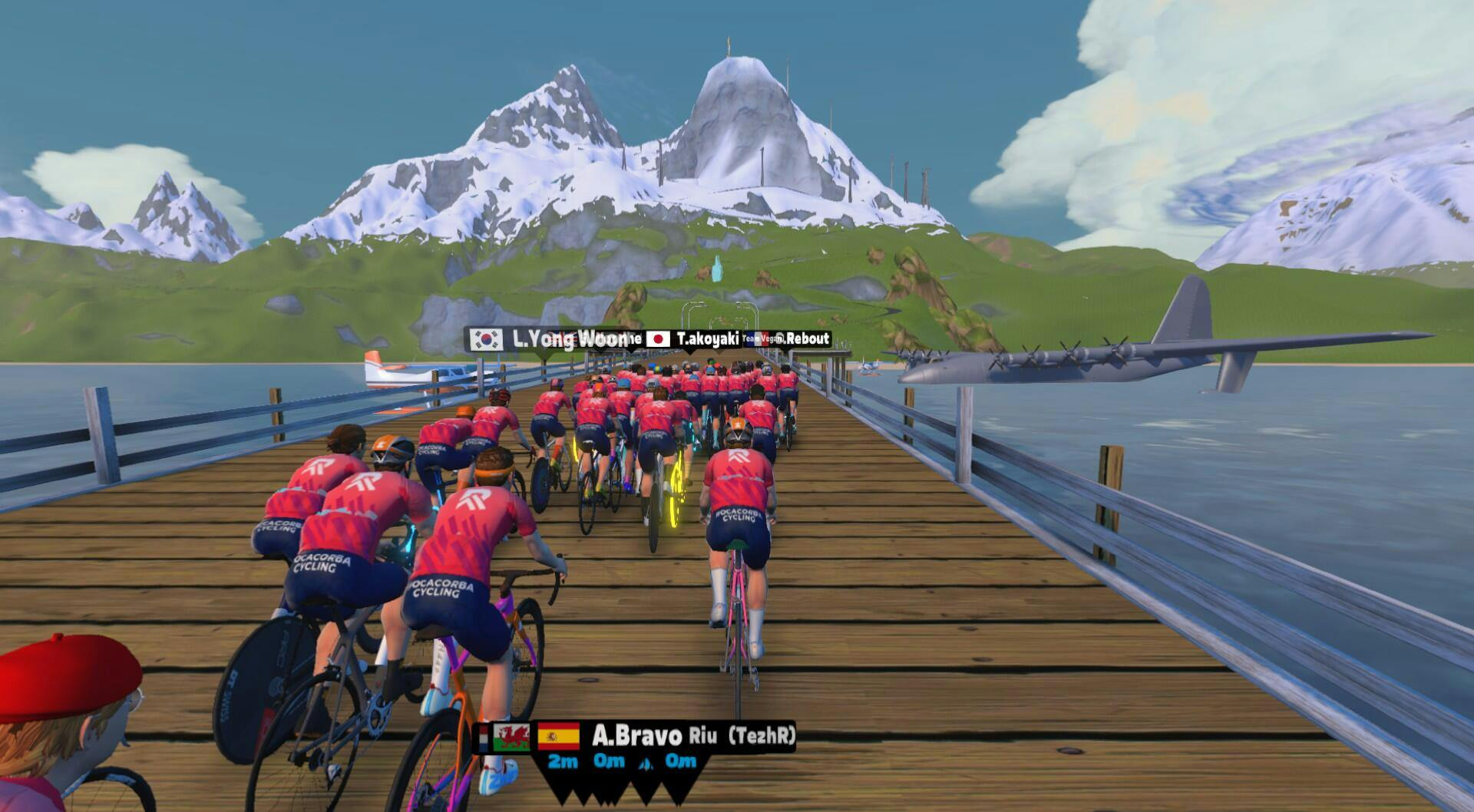
Task: Click the T.akoyaki rider name tag
Action: point(694,338)
